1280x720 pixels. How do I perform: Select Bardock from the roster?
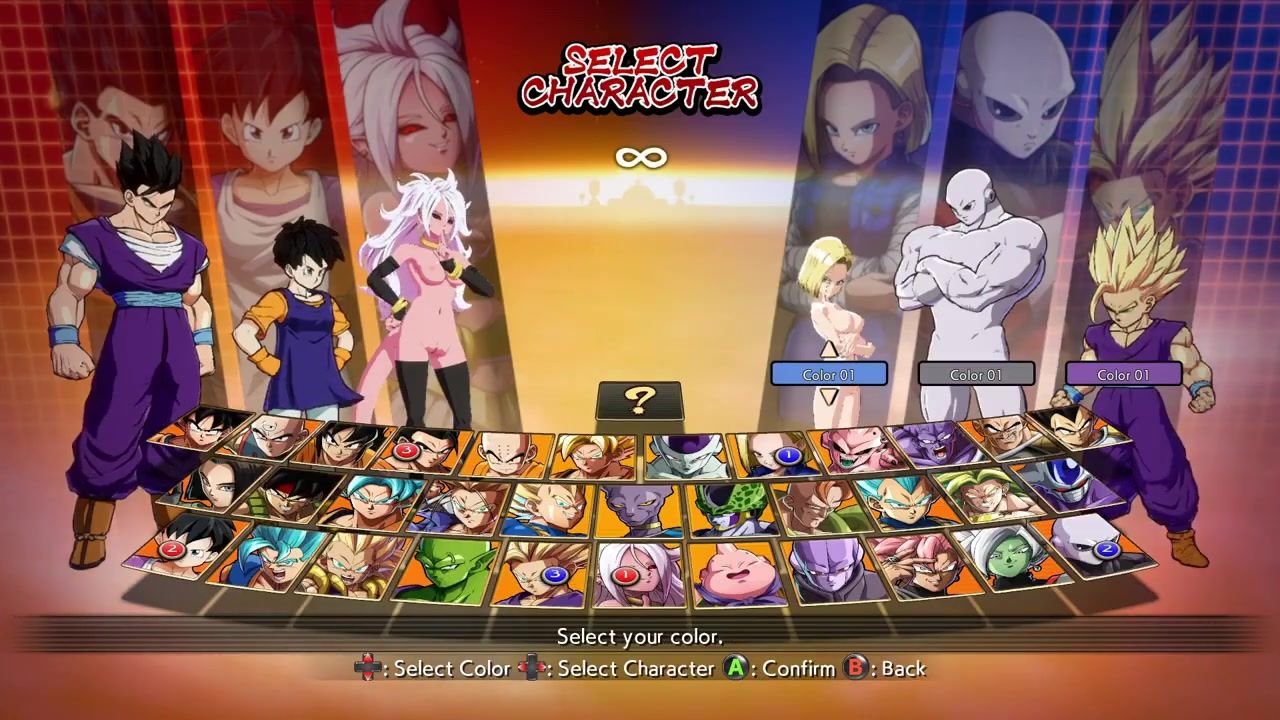point(291,494)
